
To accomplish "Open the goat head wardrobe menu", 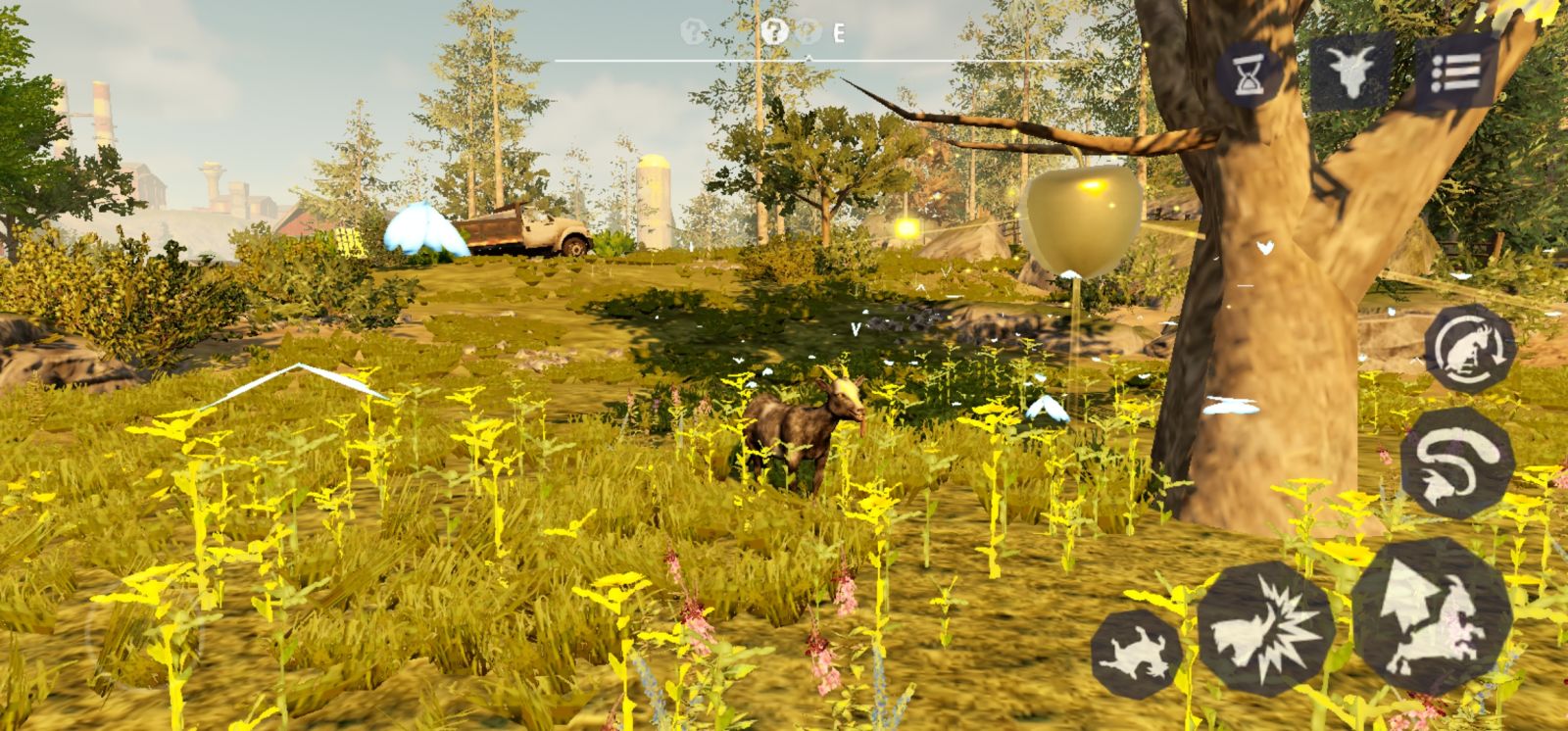I will click(x=1353, y=70).
